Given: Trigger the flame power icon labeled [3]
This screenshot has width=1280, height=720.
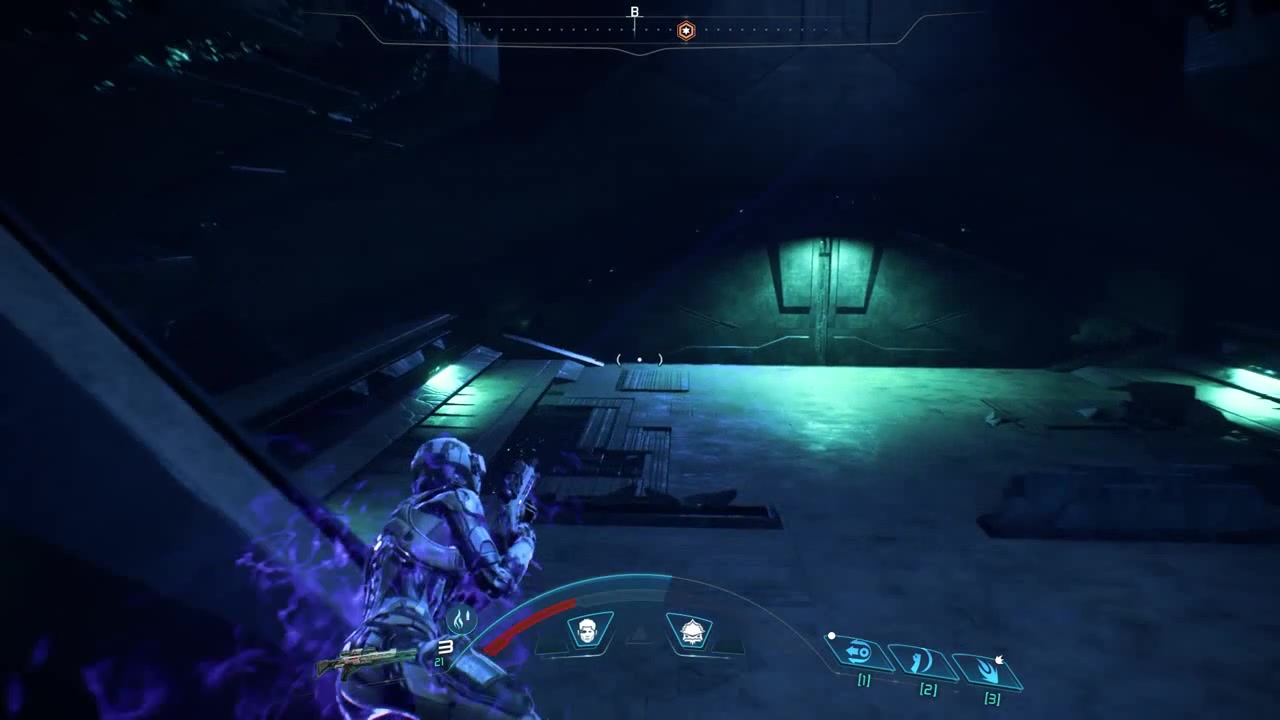Looking at the screenshot, I should (x=988, y=668).
